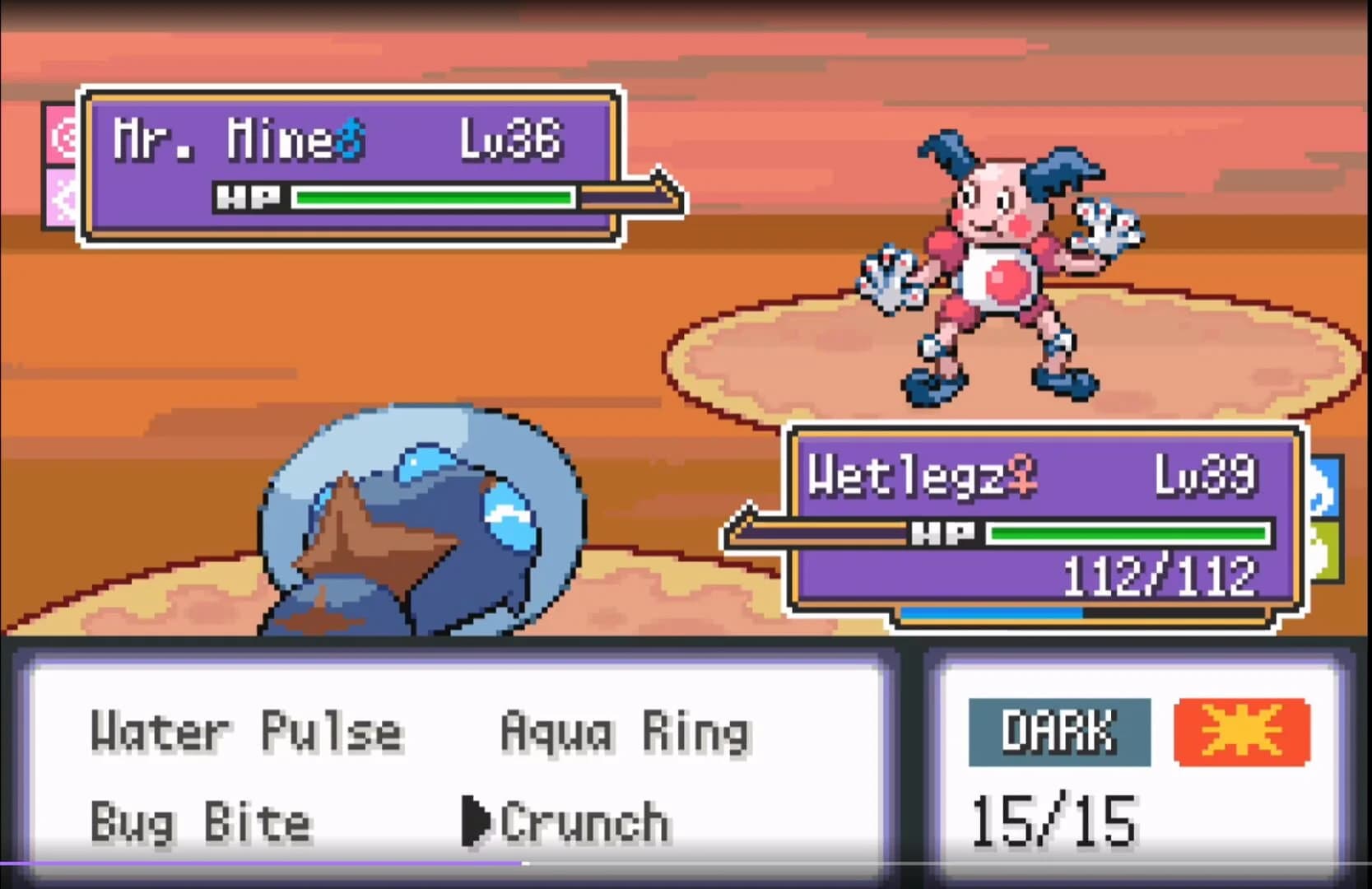Click the HP label on Mr. Mime's info box
This screenshot has width=1372, height=889.
click(x=249, y=198)
